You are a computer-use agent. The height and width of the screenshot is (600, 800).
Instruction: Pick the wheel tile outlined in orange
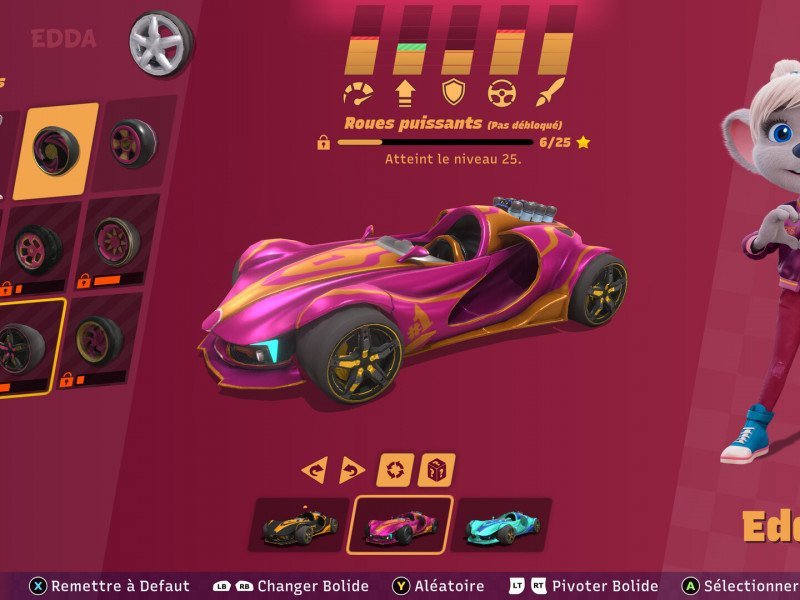(x=28, y=347)
